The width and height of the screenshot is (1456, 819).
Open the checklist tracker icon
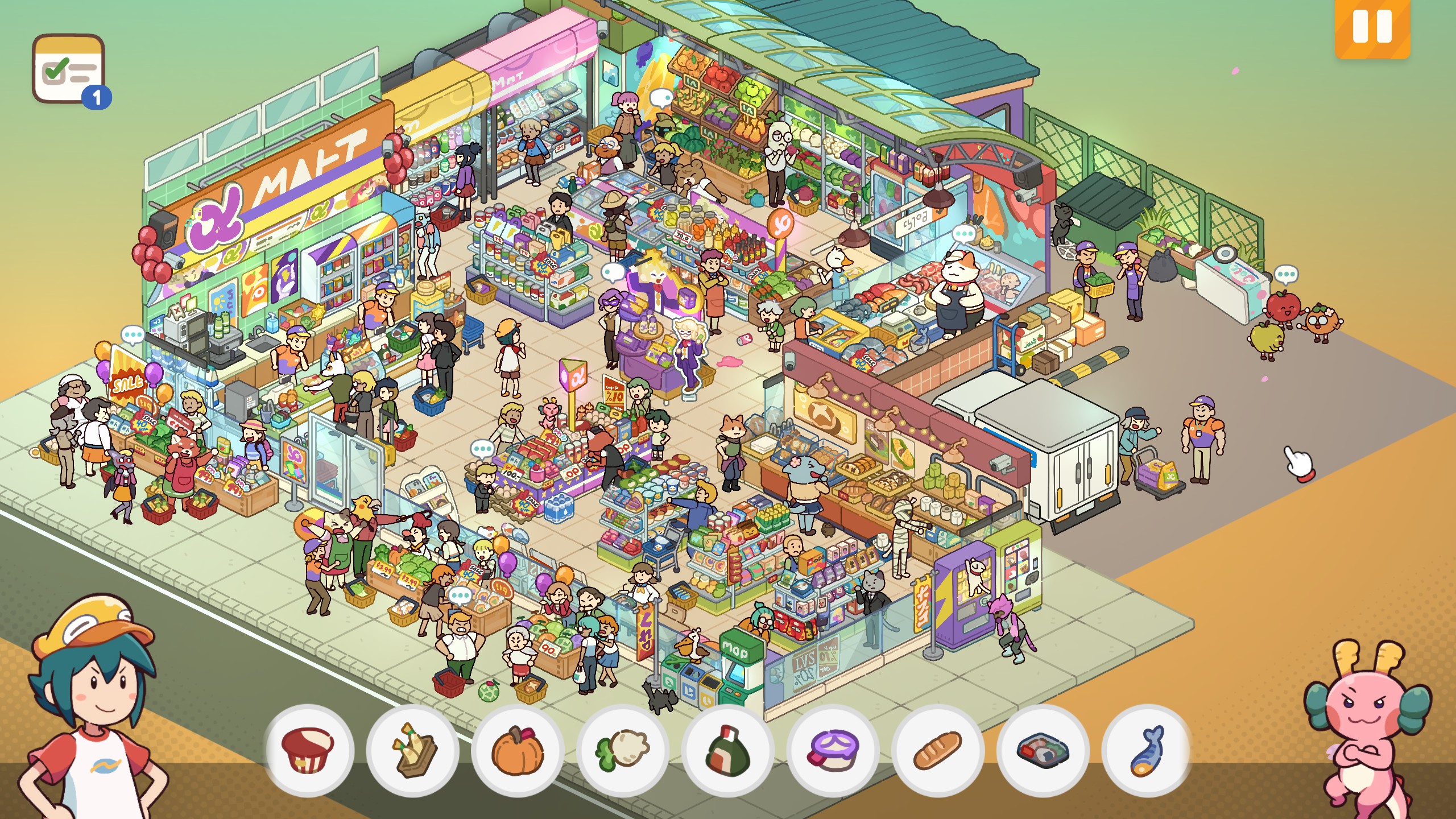(x=69, y=71)
